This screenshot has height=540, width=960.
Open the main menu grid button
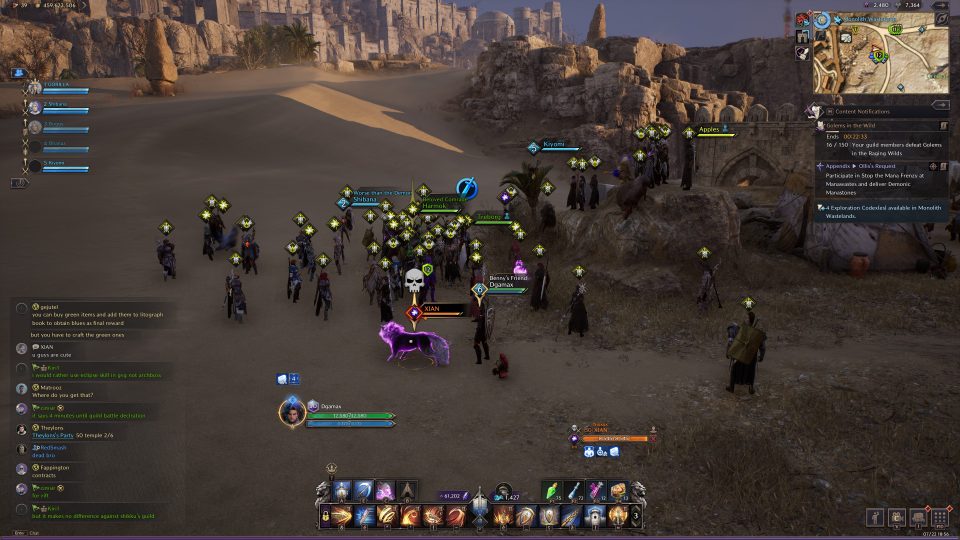tap(939, 517)
